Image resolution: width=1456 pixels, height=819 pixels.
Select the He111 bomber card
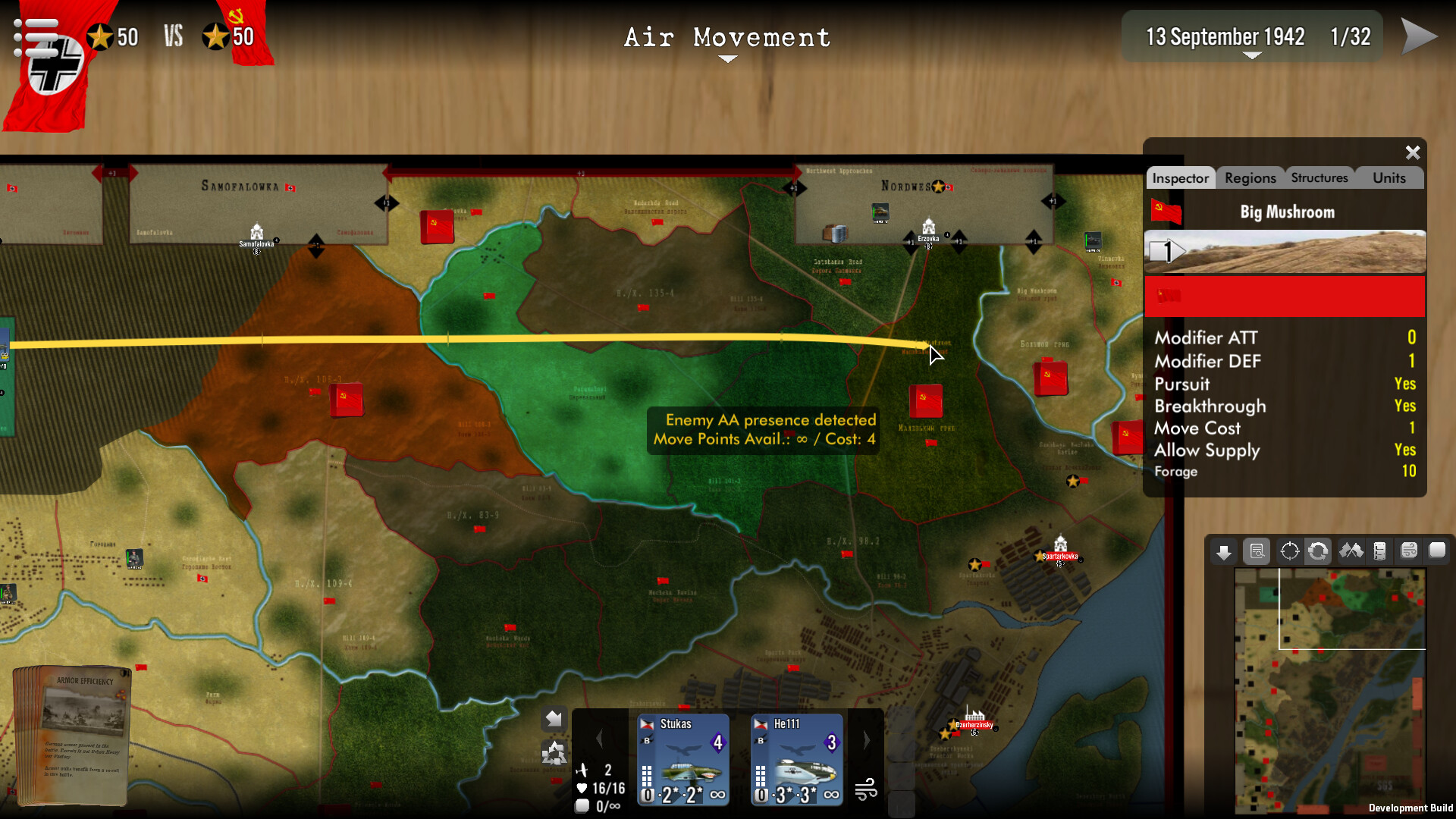point(796,758)
